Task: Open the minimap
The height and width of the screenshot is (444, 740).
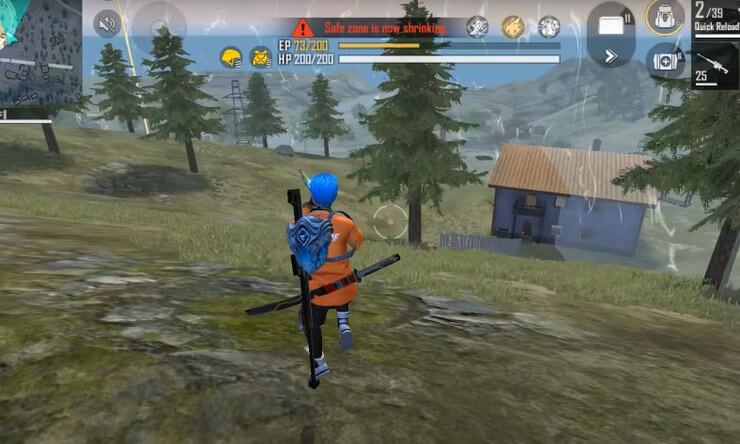Action: (40, 52)
